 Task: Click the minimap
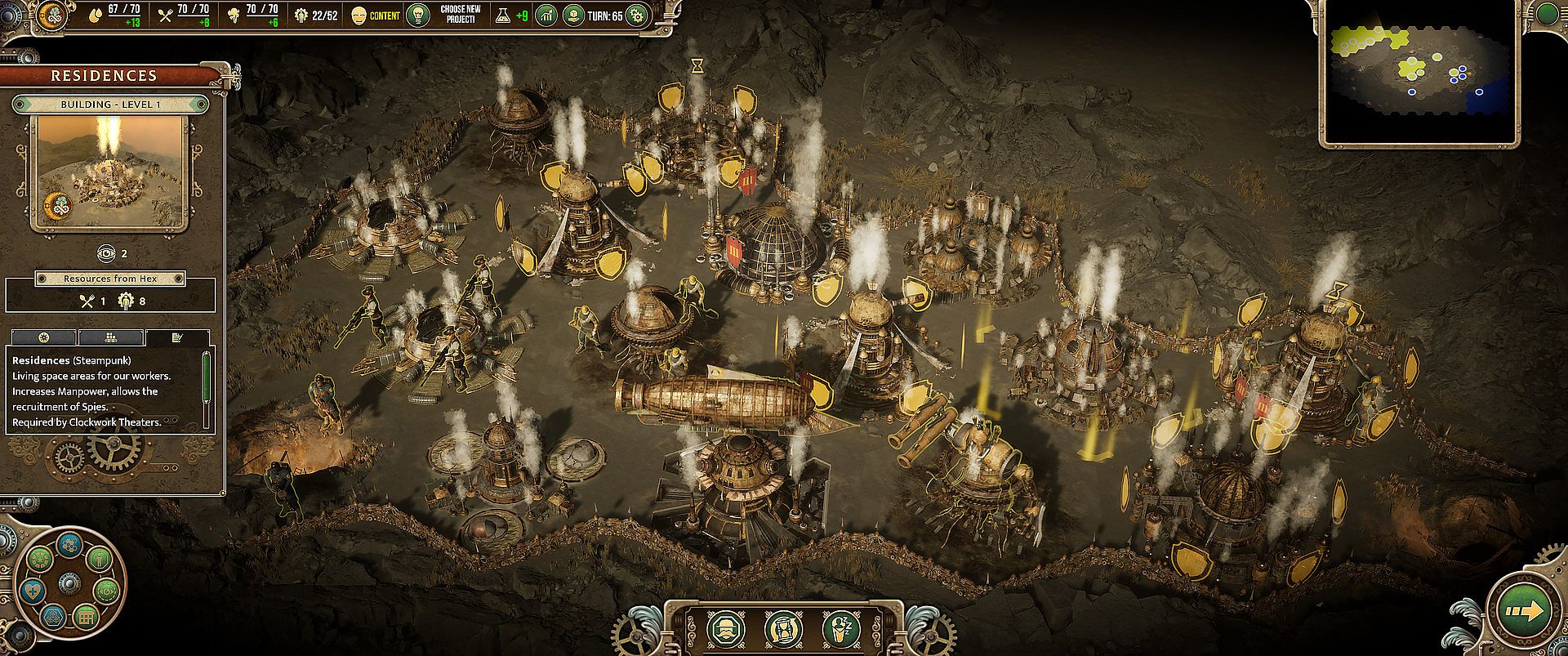pos(1419,73)
